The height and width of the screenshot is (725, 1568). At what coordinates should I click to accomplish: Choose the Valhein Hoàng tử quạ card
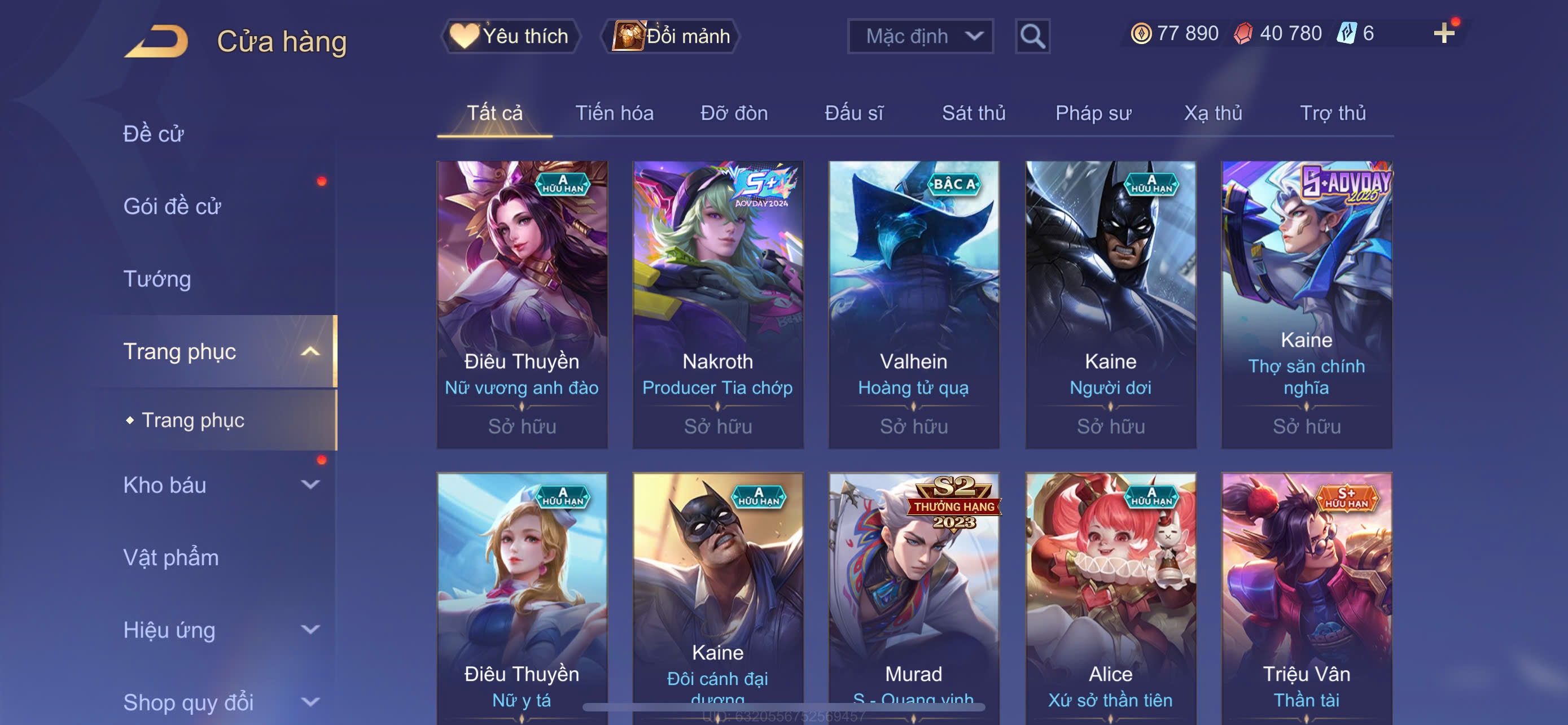click(914, 304)
